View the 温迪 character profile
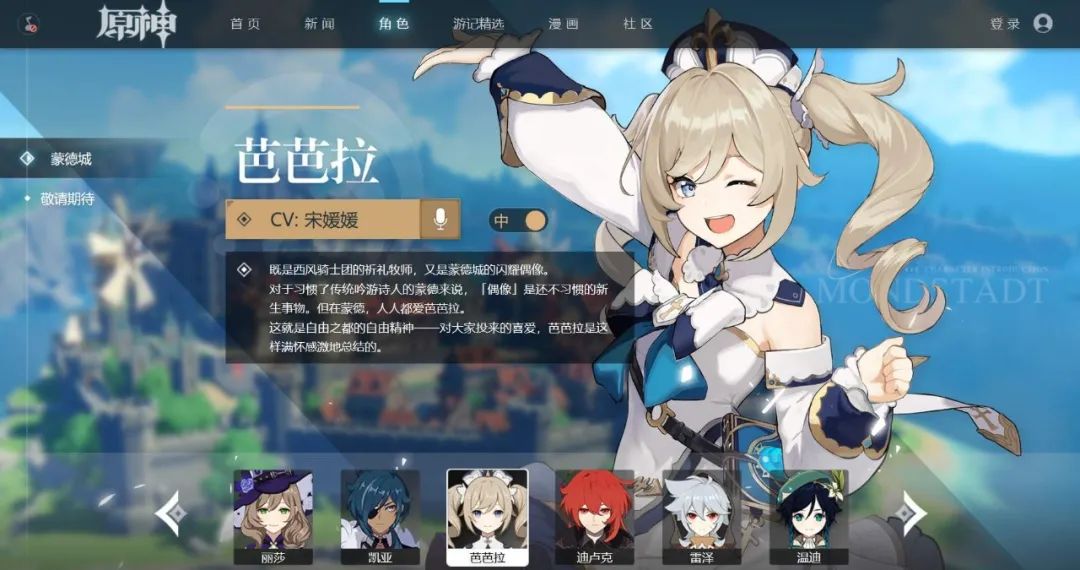This screenshot has width=1080, height=570. coord(809,516)
